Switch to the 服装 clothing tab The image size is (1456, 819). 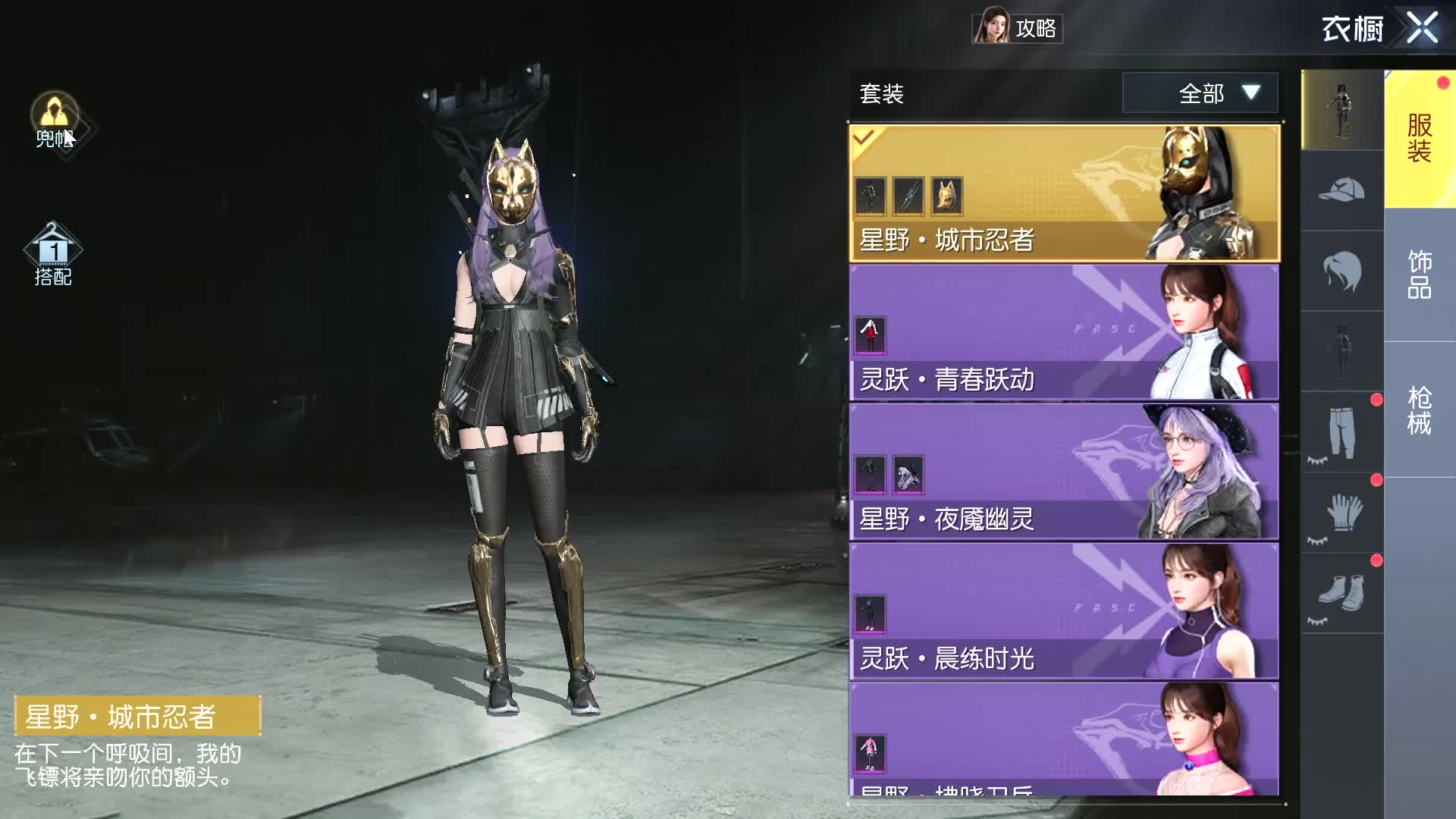pyautogui.click(x=1419, y=139)
